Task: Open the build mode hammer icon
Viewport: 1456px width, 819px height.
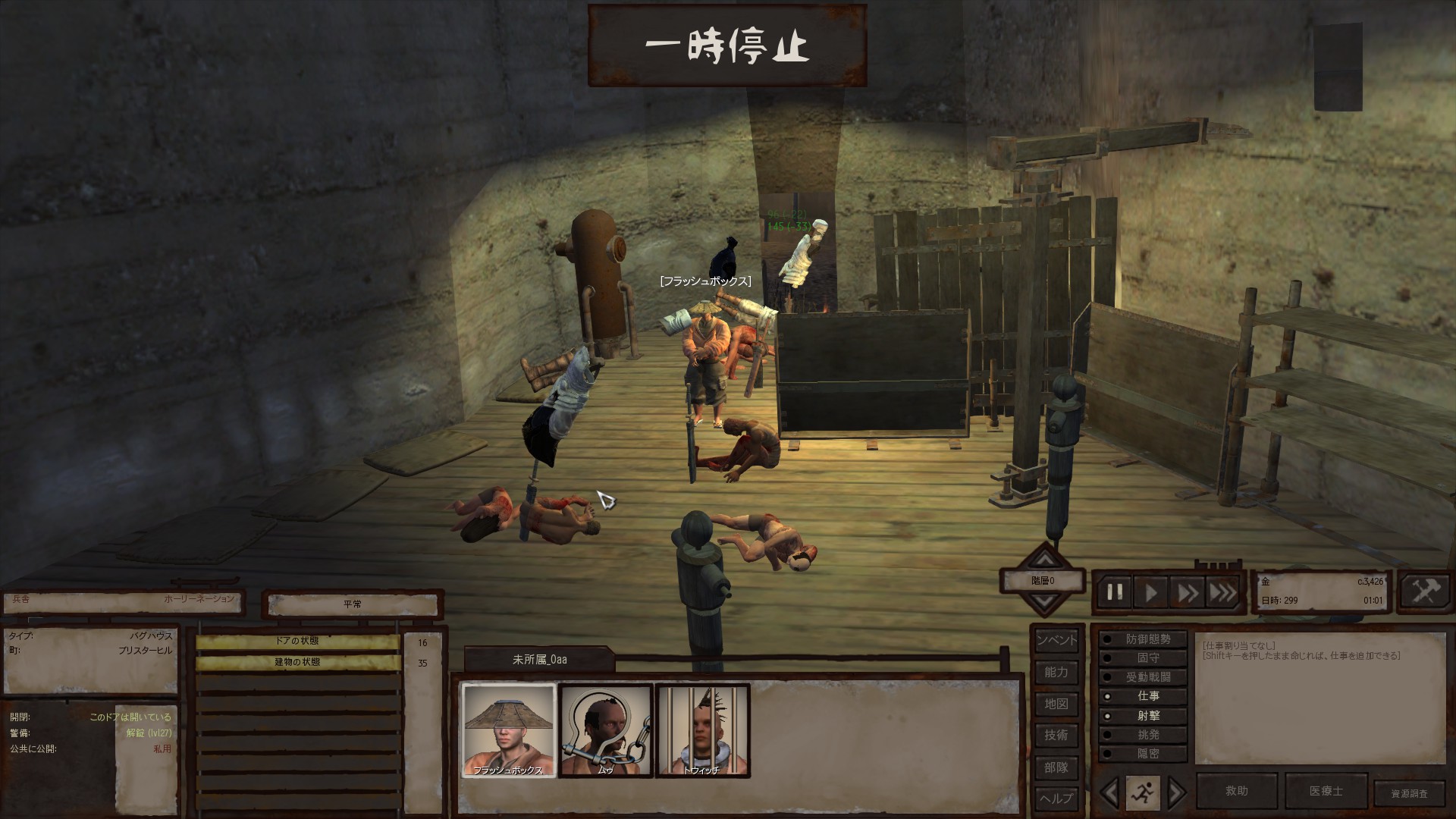Action: (1425, 591)
